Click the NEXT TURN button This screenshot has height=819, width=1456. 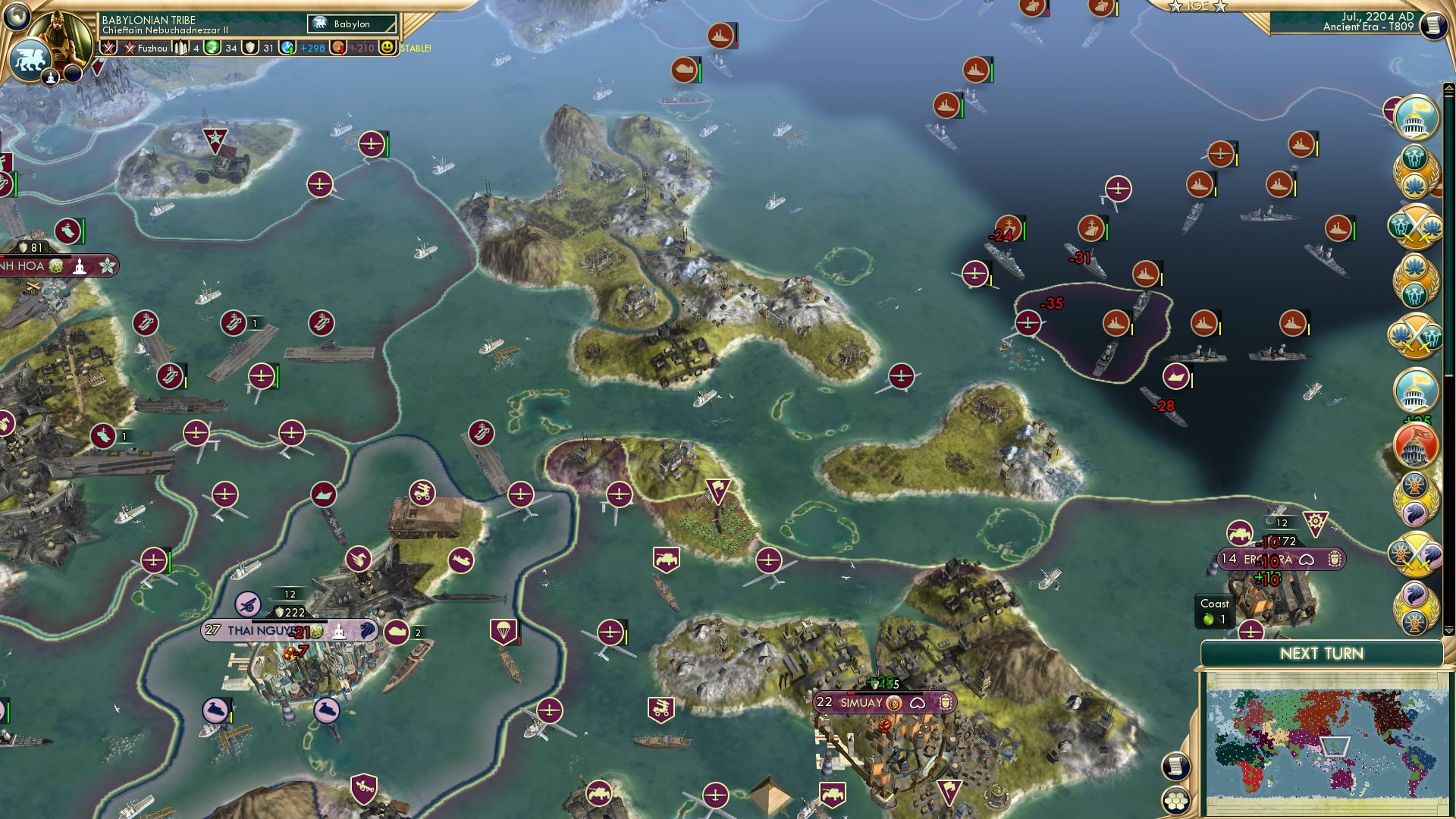coord(1322,652)
